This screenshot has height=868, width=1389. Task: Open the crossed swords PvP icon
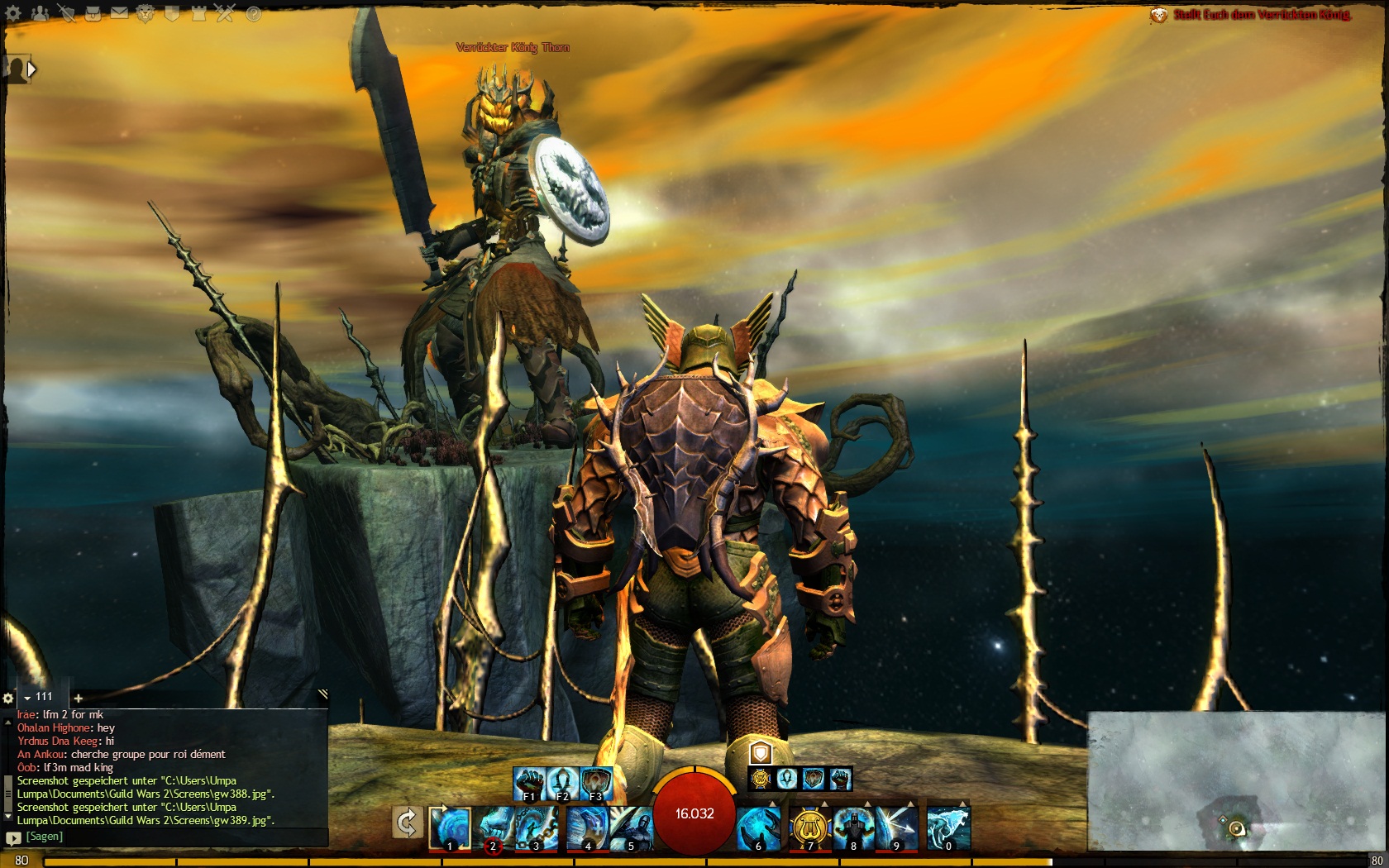pos(226,14)
